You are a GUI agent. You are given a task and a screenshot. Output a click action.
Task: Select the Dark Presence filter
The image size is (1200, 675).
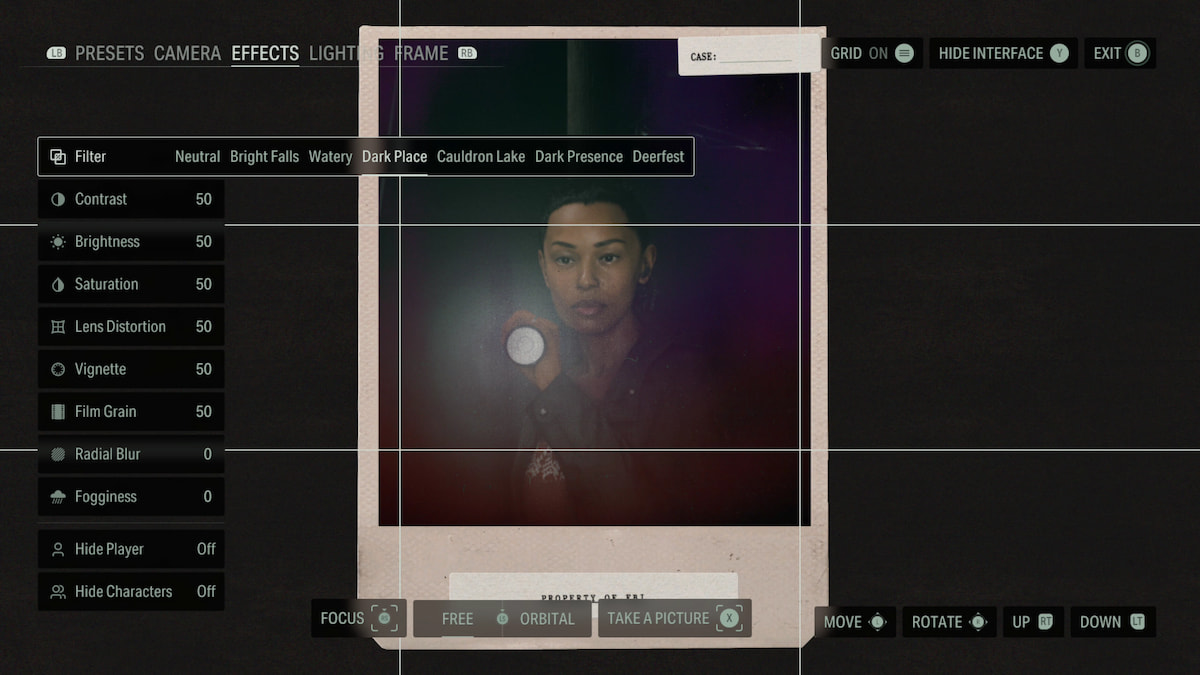tap(579, 157)
